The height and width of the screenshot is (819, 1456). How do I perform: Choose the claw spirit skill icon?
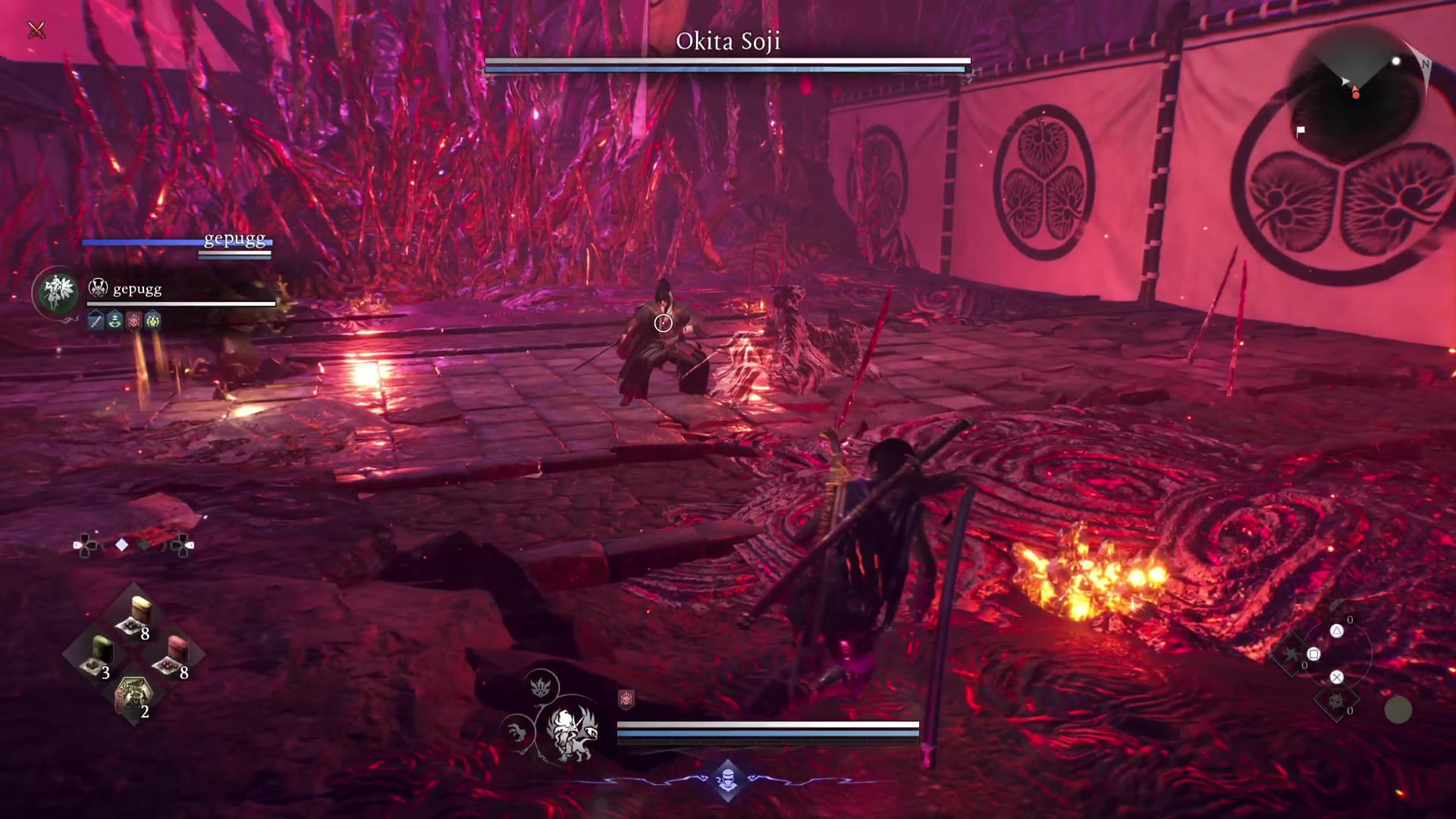click(x=518, y=733)
